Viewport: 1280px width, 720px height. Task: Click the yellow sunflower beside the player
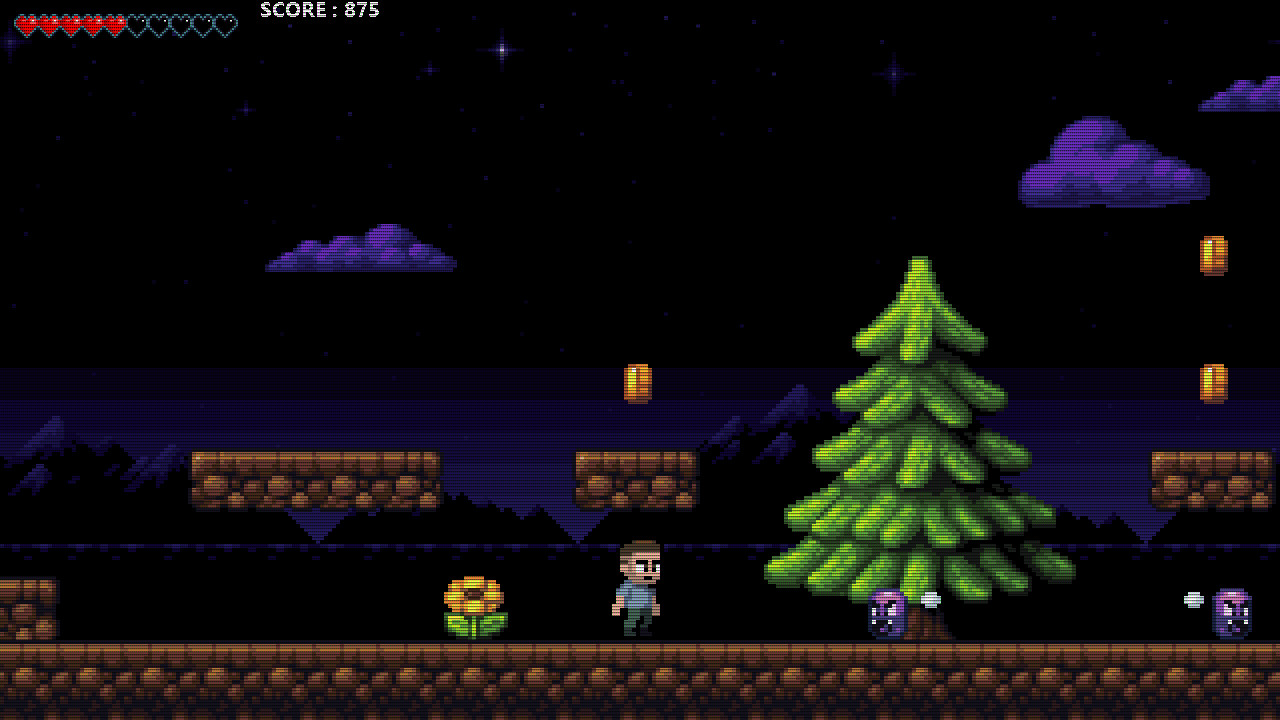(473, 602)
